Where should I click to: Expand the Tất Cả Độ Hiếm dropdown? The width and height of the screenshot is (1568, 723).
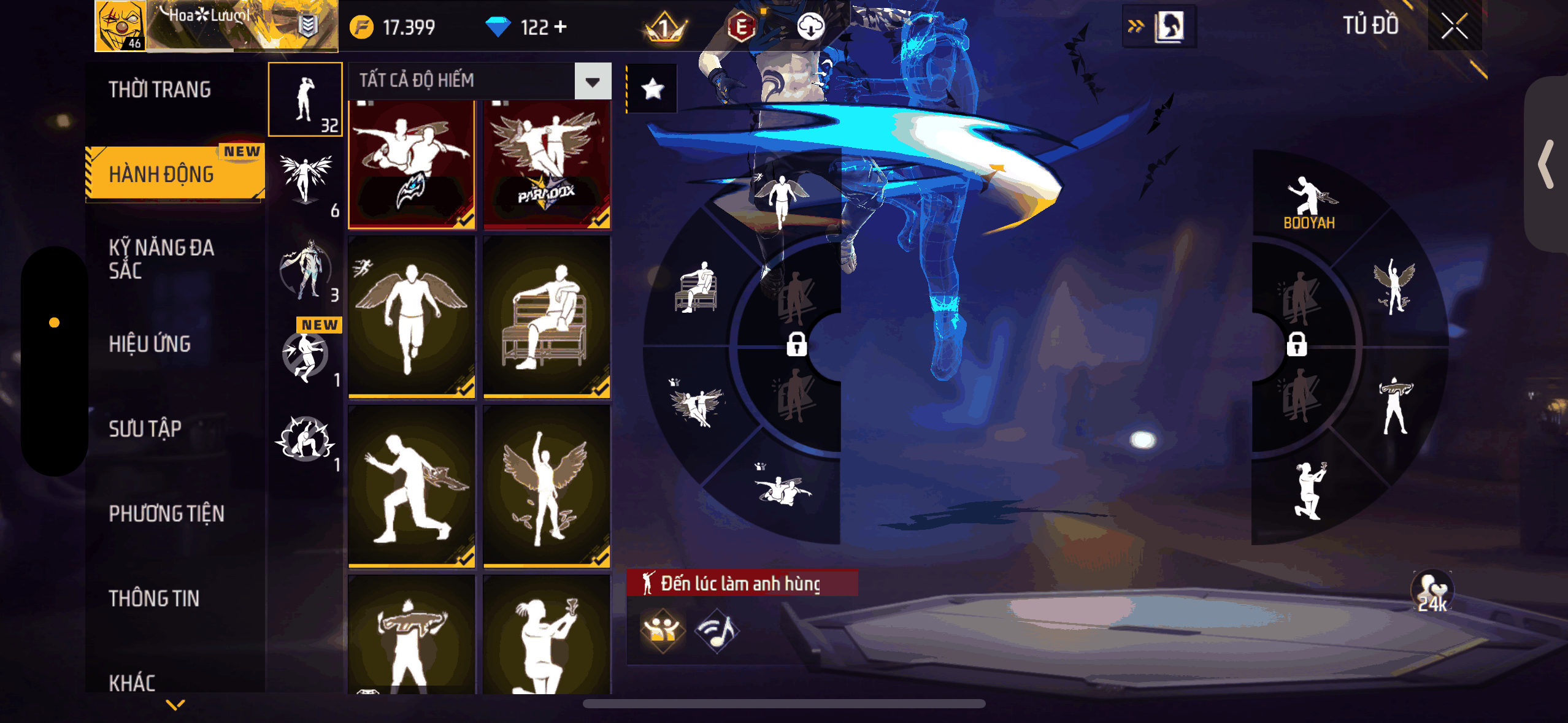(593, 81)
